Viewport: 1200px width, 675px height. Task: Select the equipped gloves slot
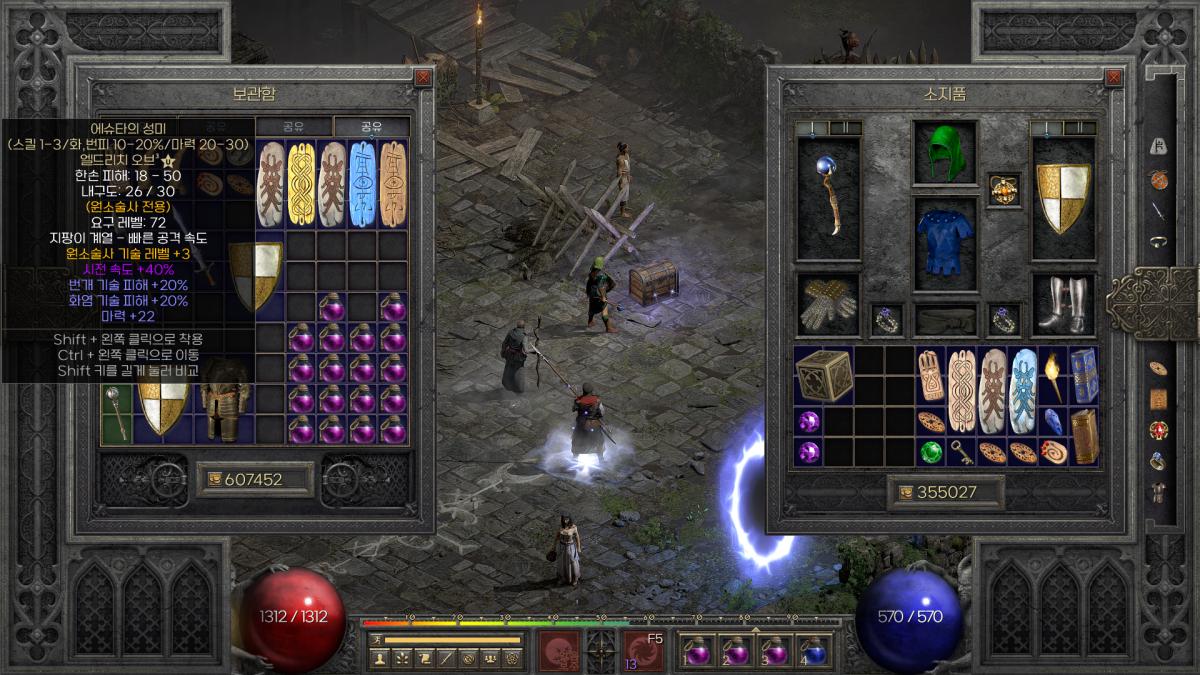pyautogui.click(x=828, y=303)
